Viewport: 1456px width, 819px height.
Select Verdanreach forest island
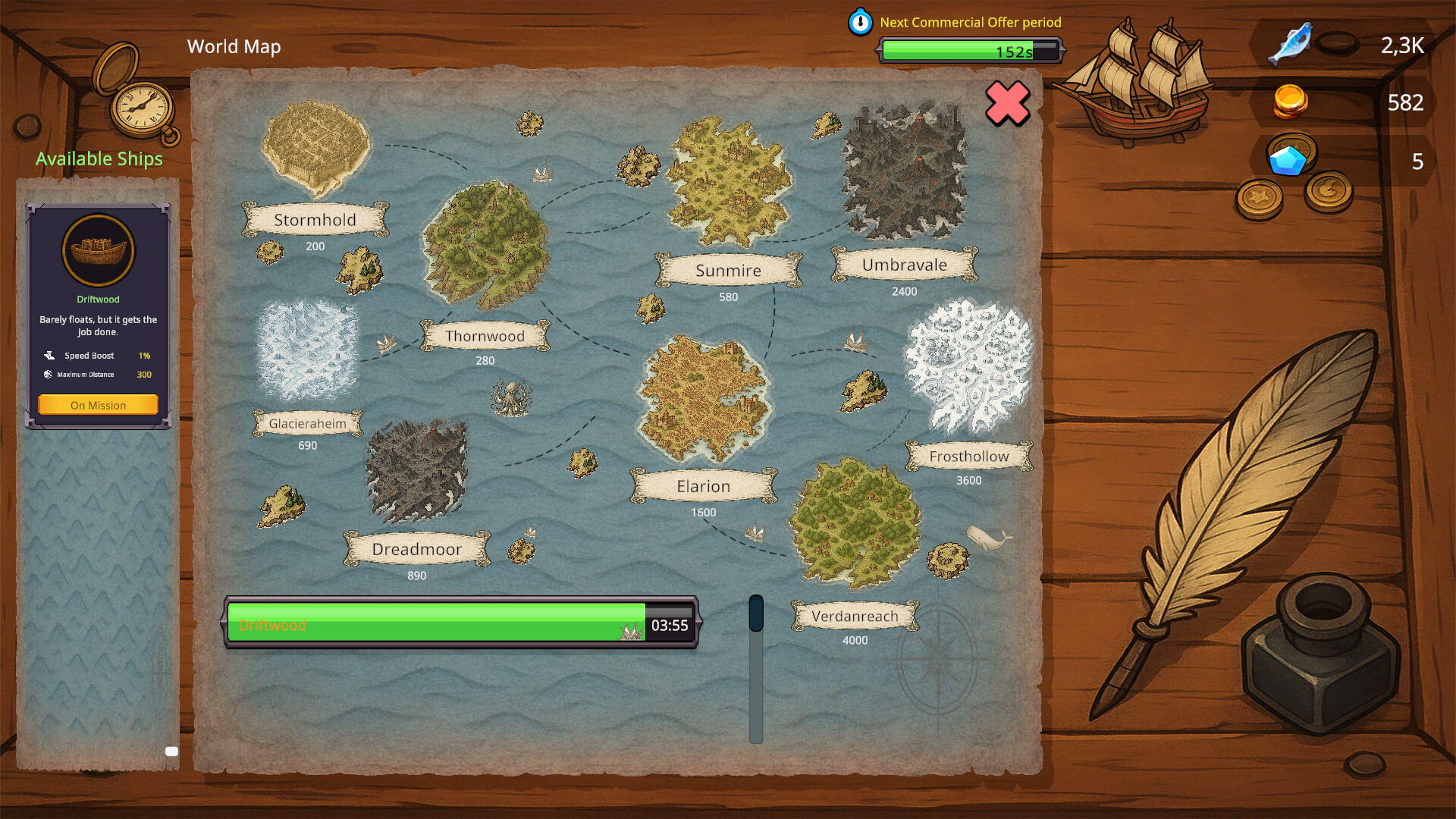[855, 523]
